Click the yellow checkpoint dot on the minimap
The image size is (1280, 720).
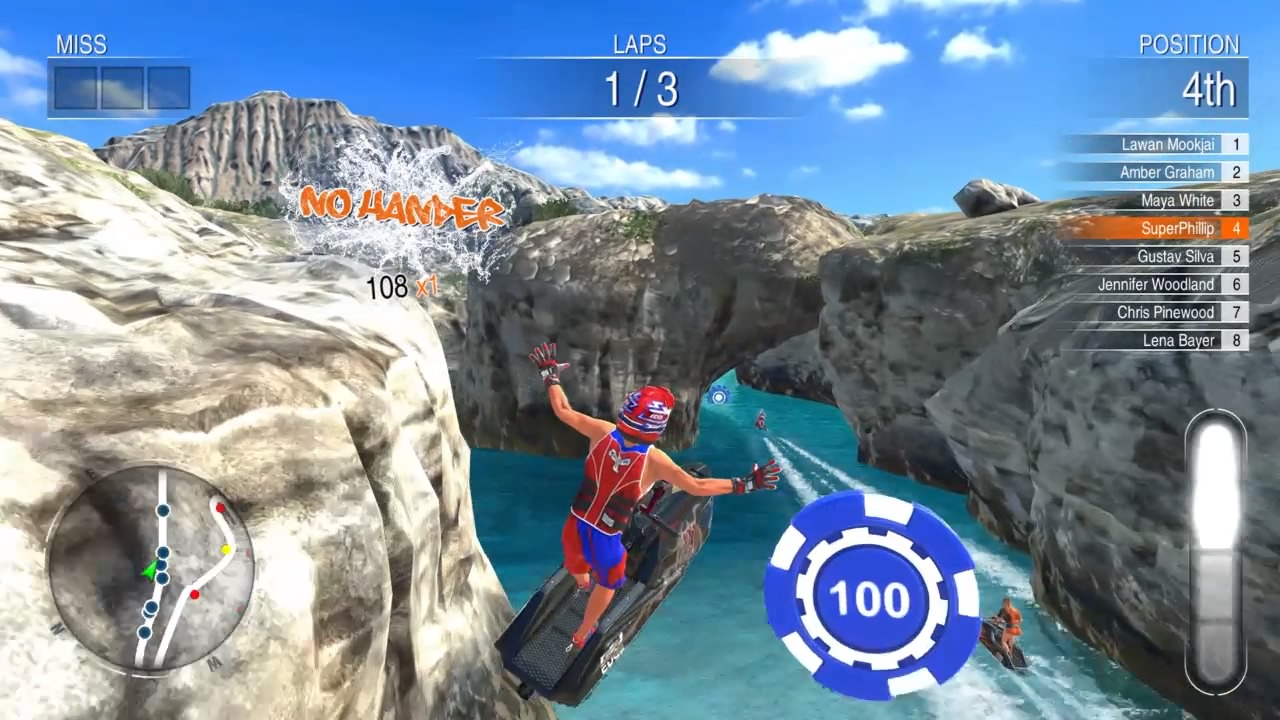[225, 550]
